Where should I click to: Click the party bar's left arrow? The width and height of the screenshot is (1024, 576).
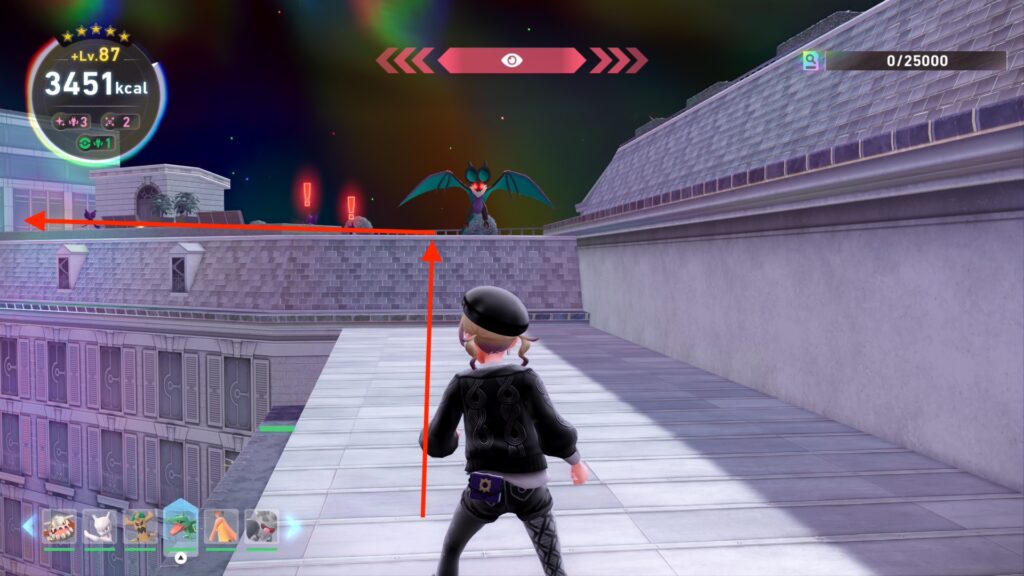[x=28, y=526]
